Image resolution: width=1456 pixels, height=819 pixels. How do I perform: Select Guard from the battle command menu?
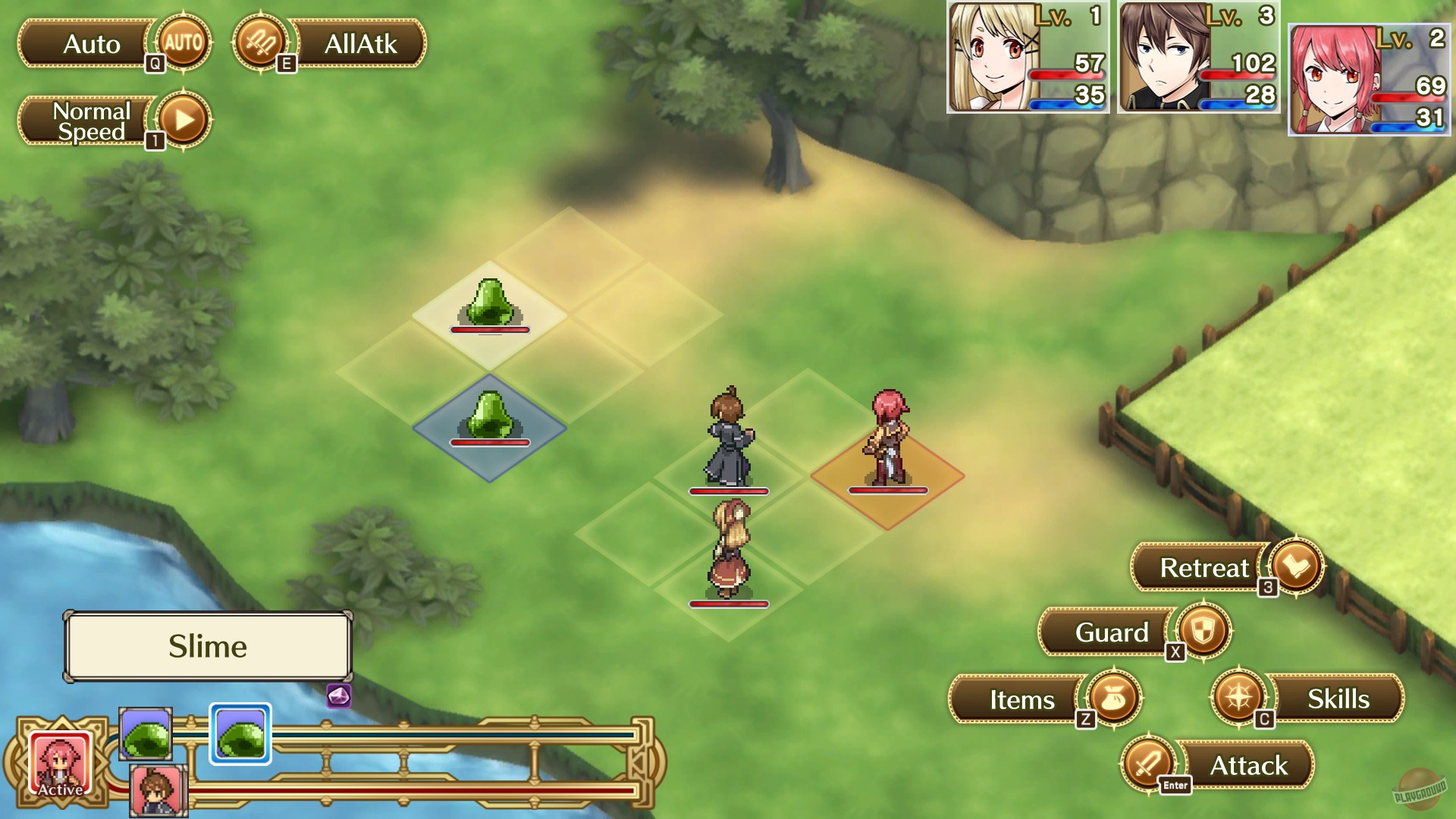coord(1112,632)
